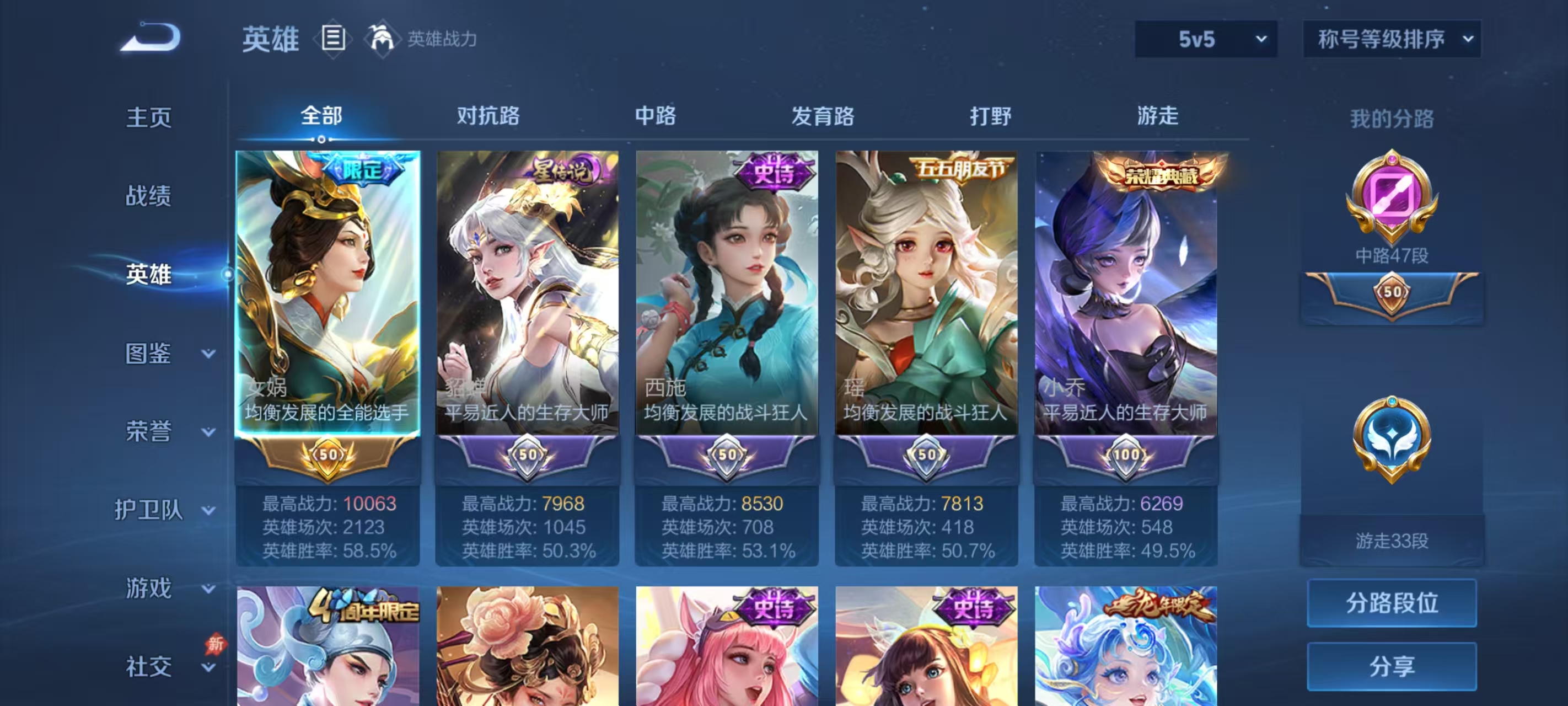Open the 称号等级排序 sort dropdown
1568x706 pixels.
(x=1393, y=39)
